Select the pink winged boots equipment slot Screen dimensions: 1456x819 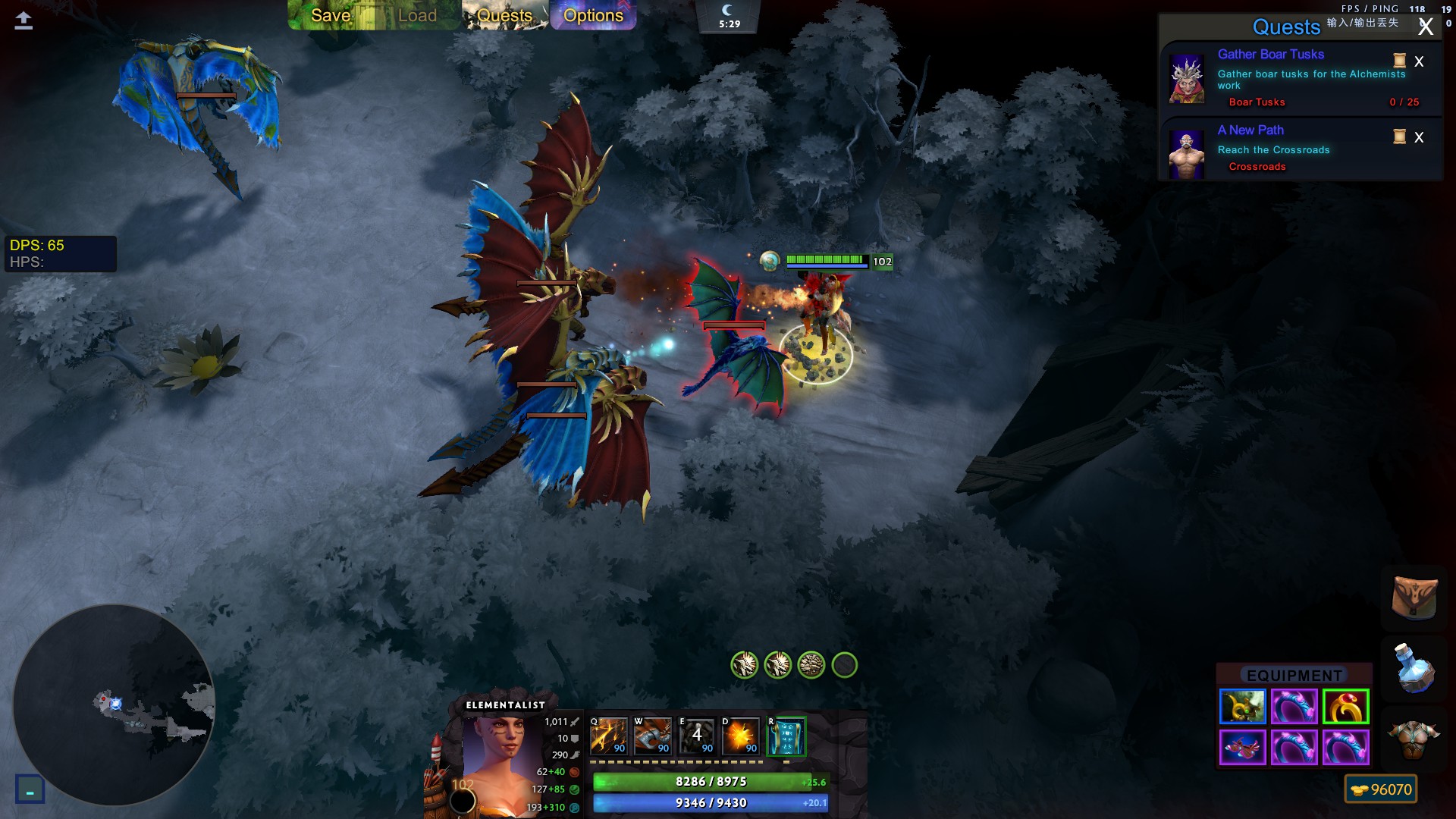[x=1242, y=748]
